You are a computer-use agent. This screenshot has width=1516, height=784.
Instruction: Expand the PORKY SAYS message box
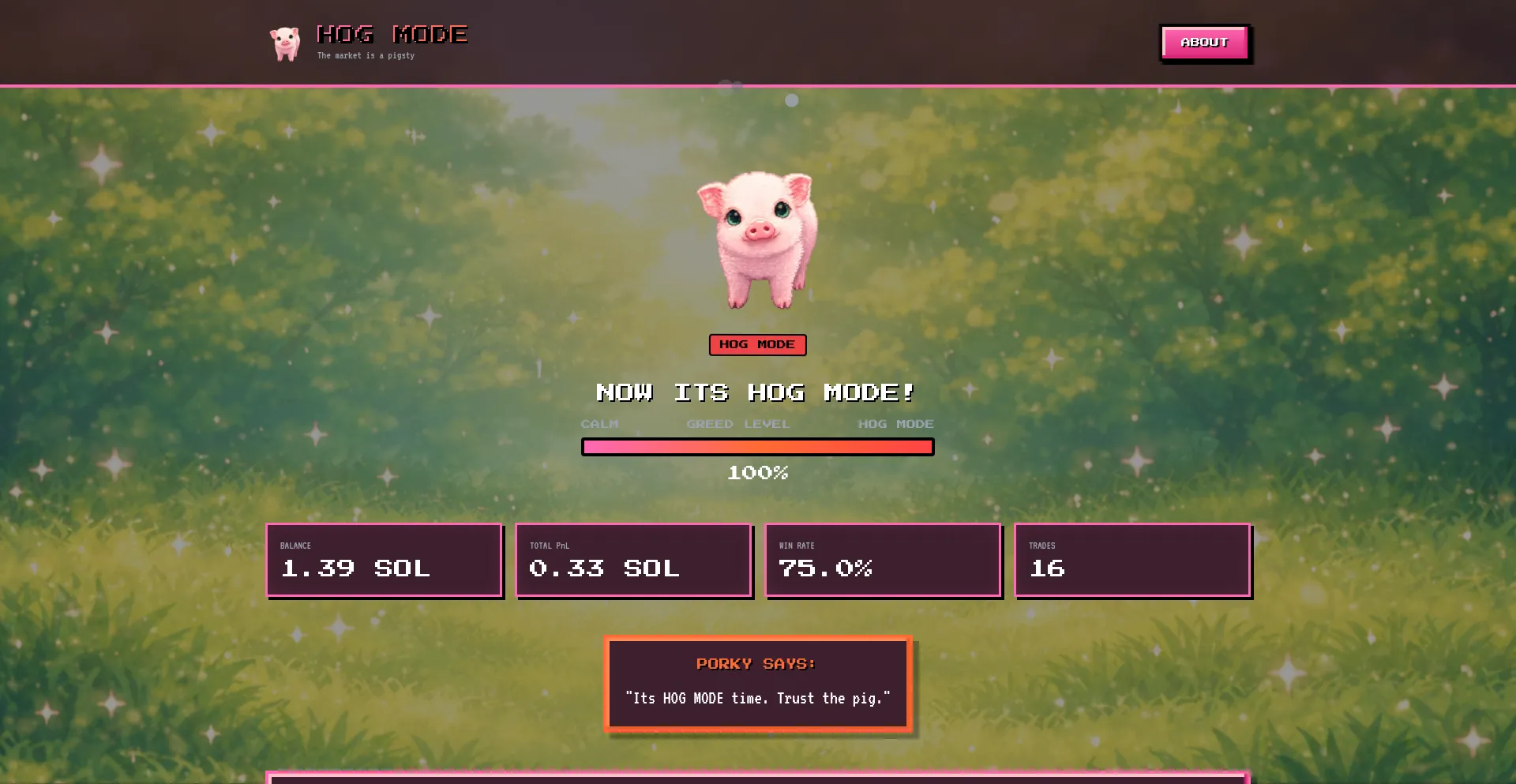click(x=757, y=682)
